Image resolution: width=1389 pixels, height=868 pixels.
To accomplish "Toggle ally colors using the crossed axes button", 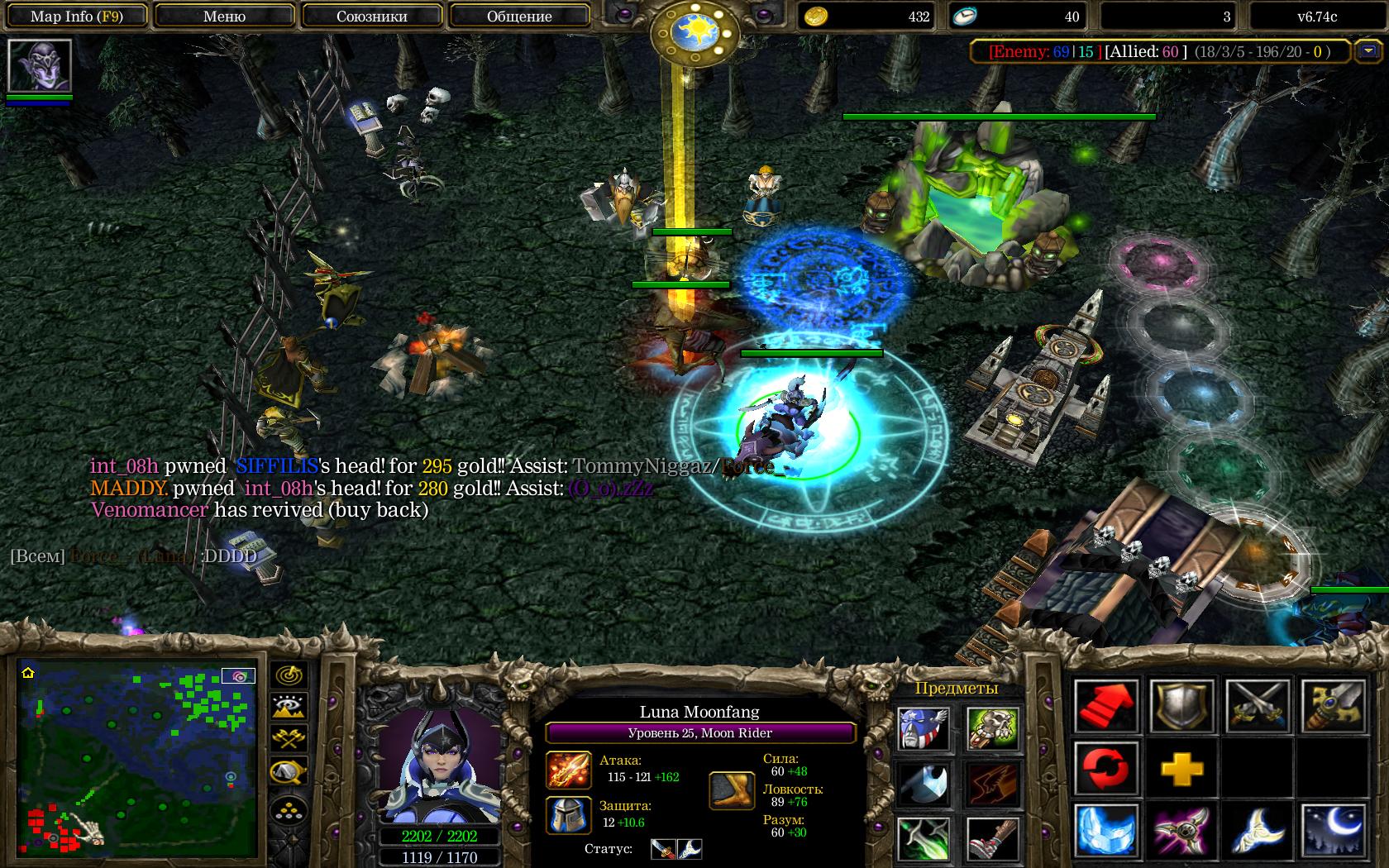I will click(289, 739).
